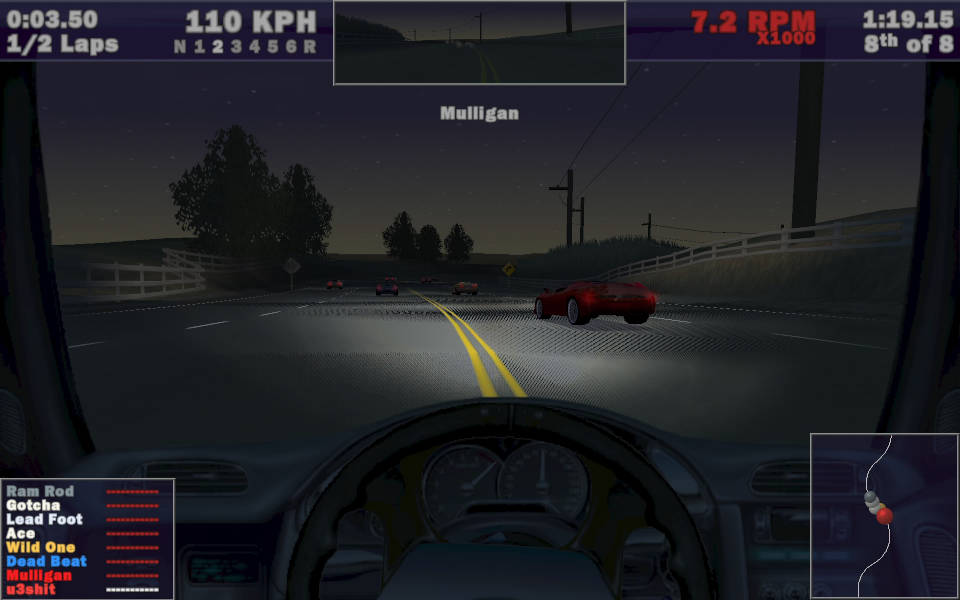This screenshot has width=960, height=600.
Task: Select Wild One in the racer list
Action: click(x=41, y=548)
